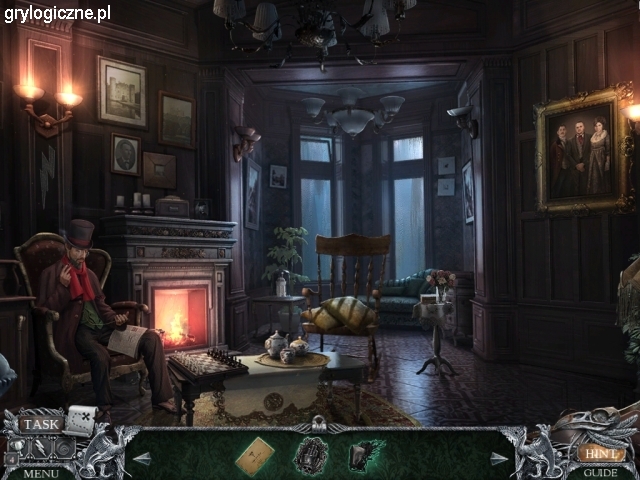Select the dark glove inventory item
Screen dimensions: 640x480
click(x=365, y=456)
